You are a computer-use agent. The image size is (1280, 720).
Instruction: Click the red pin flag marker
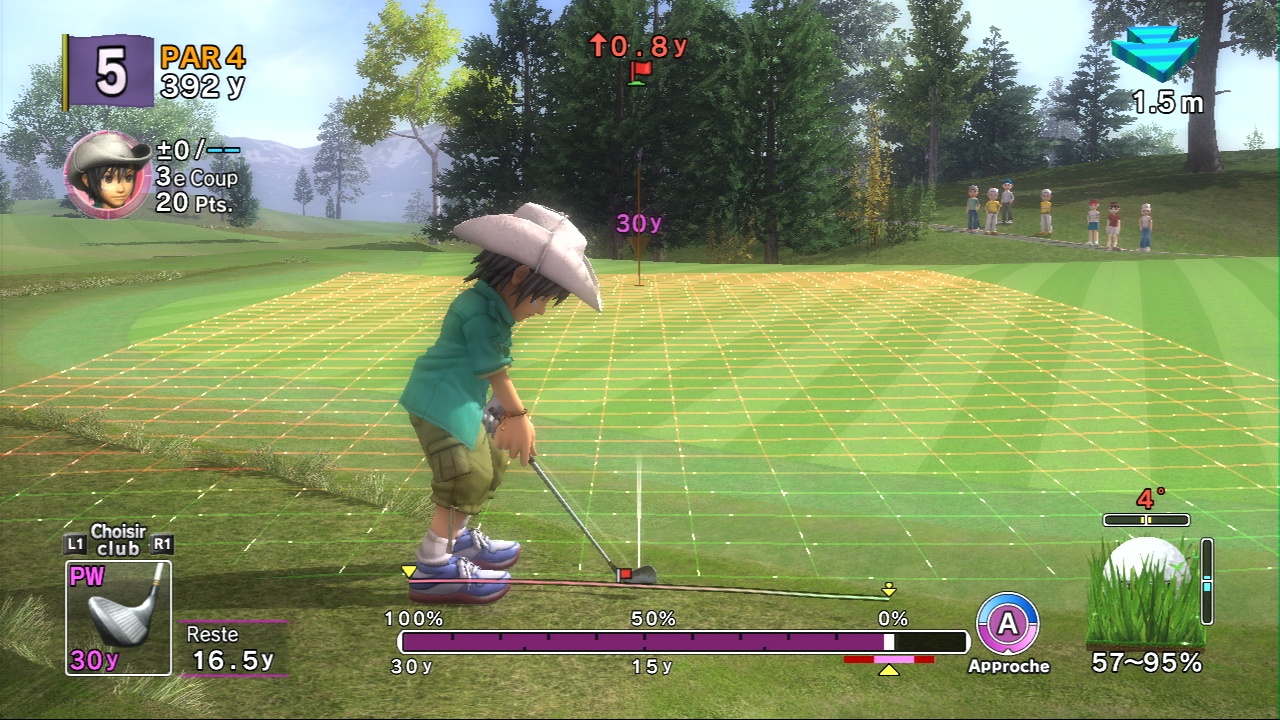[x=639, y=71]
